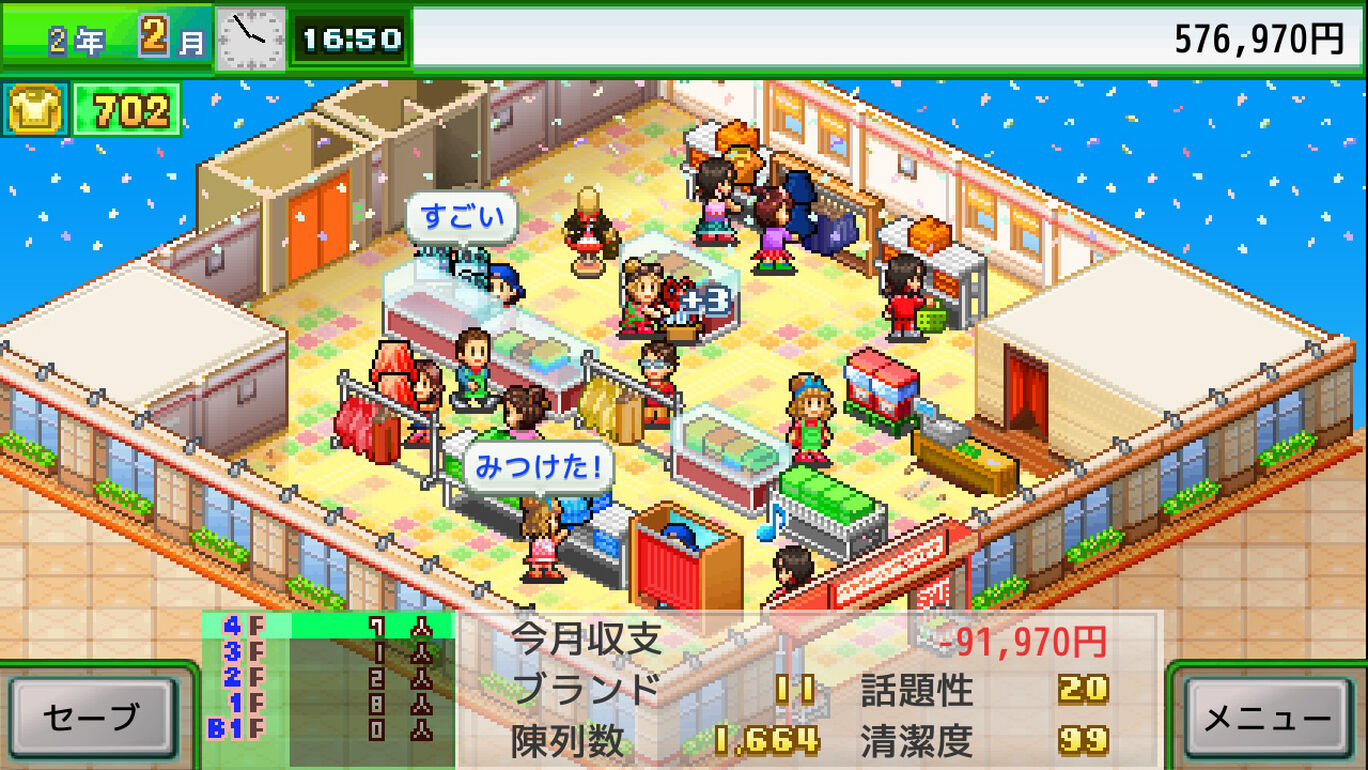The image size is (1368, 770).
Task: Click the analog clock icon
Action: tap(250, 39)
